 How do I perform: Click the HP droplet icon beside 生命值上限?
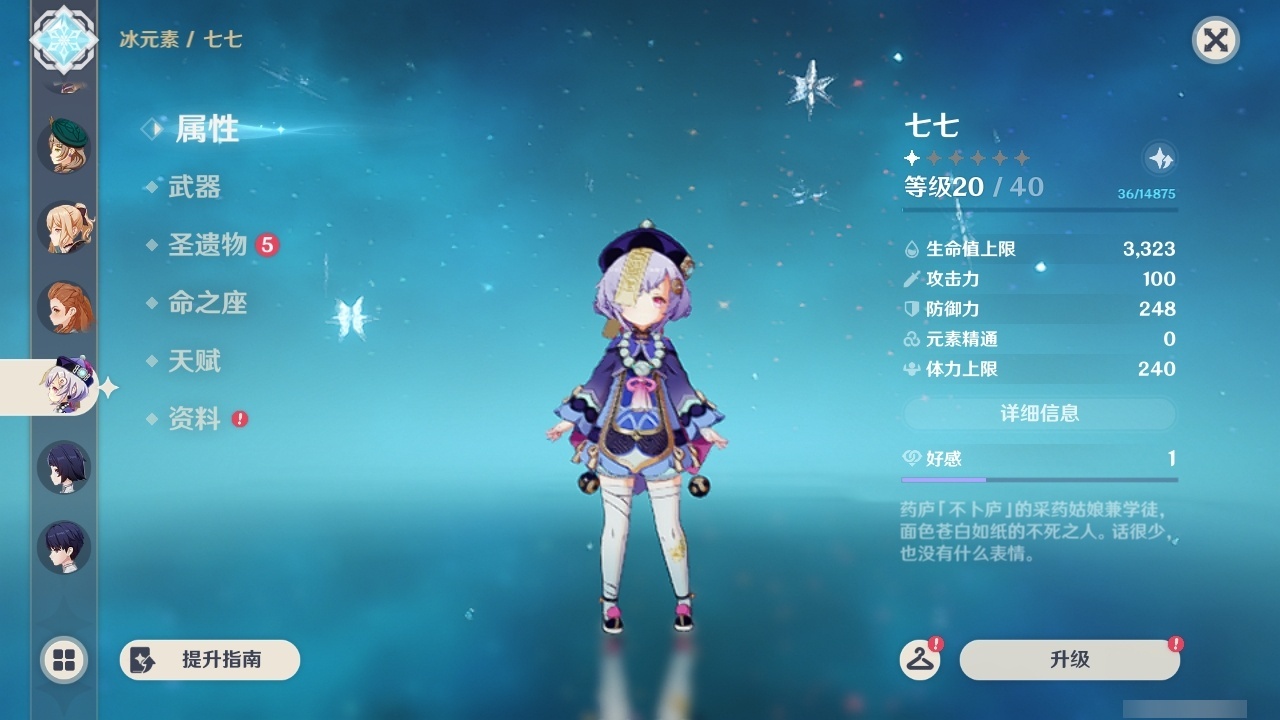pyautogui.click(x=911, y=248)
